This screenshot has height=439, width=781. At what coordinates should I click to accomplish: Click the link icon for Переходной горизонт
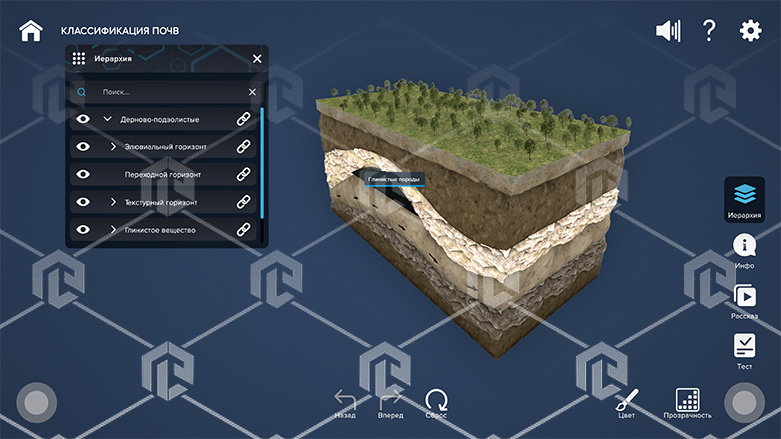tap(243, 175)
